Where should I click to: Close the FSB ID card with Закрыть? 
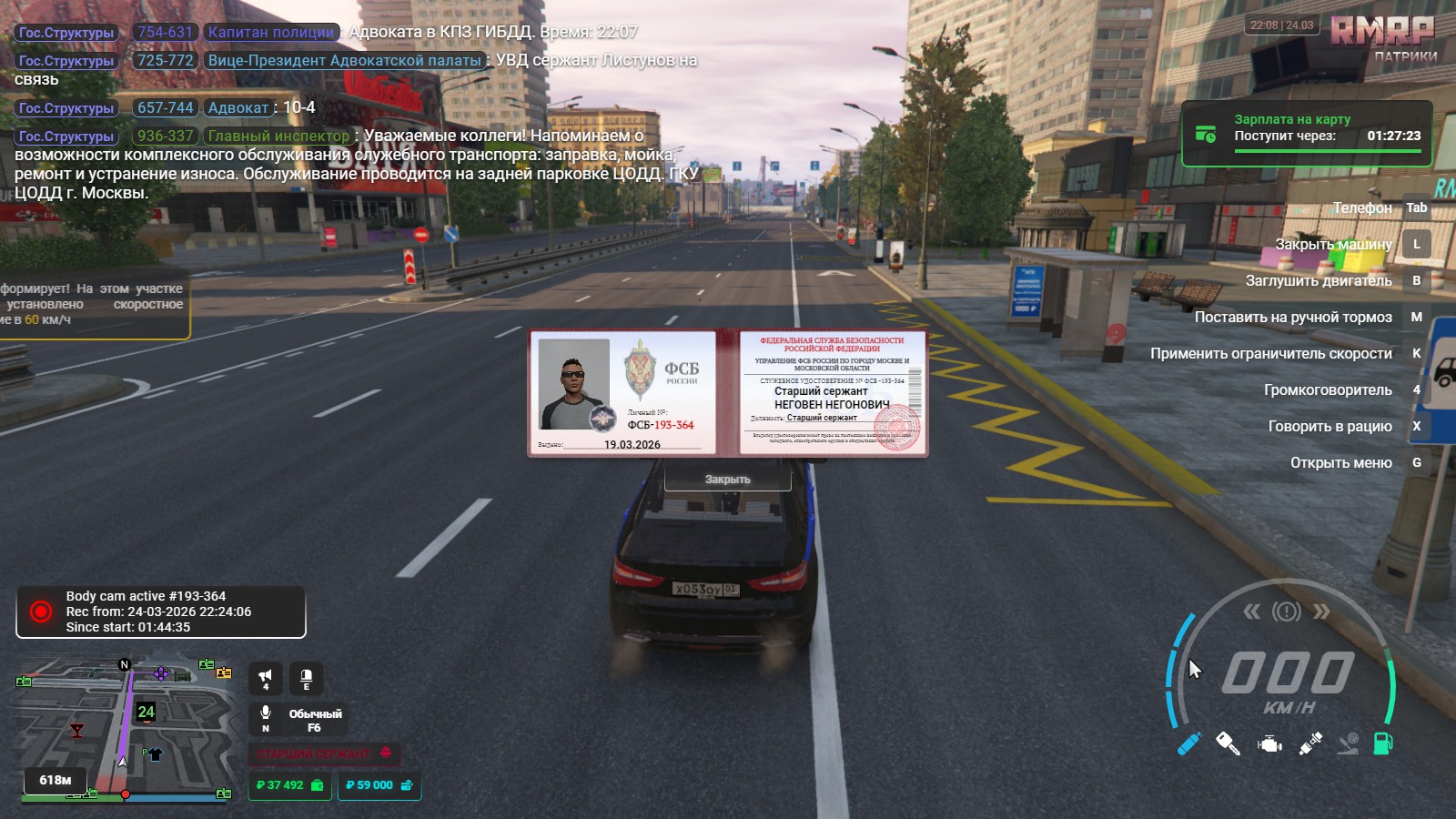(x=727, y=479)
